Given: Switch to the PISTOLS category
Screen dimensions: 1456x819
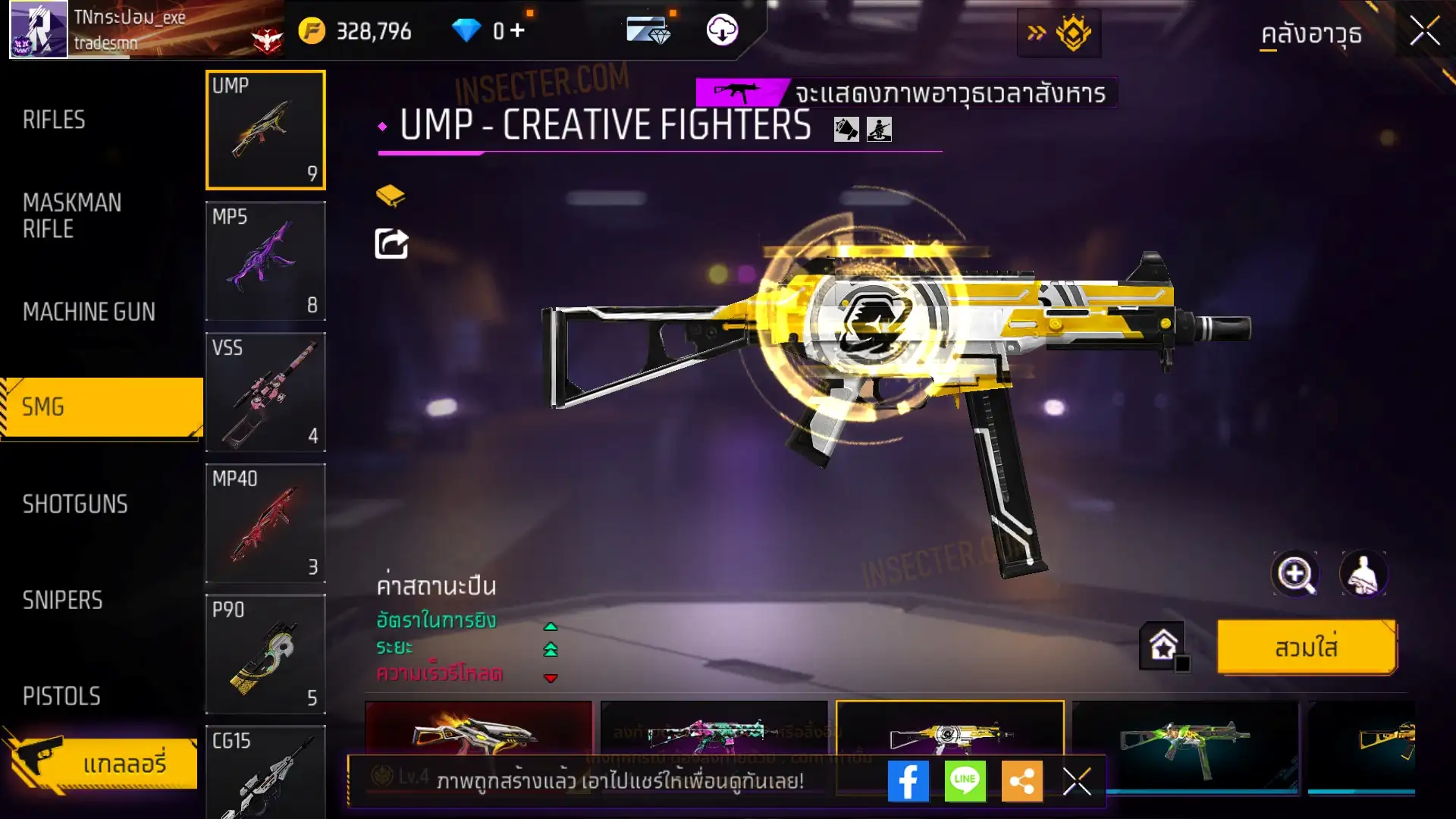Looking at the screenshot, I should coord(61,696).
